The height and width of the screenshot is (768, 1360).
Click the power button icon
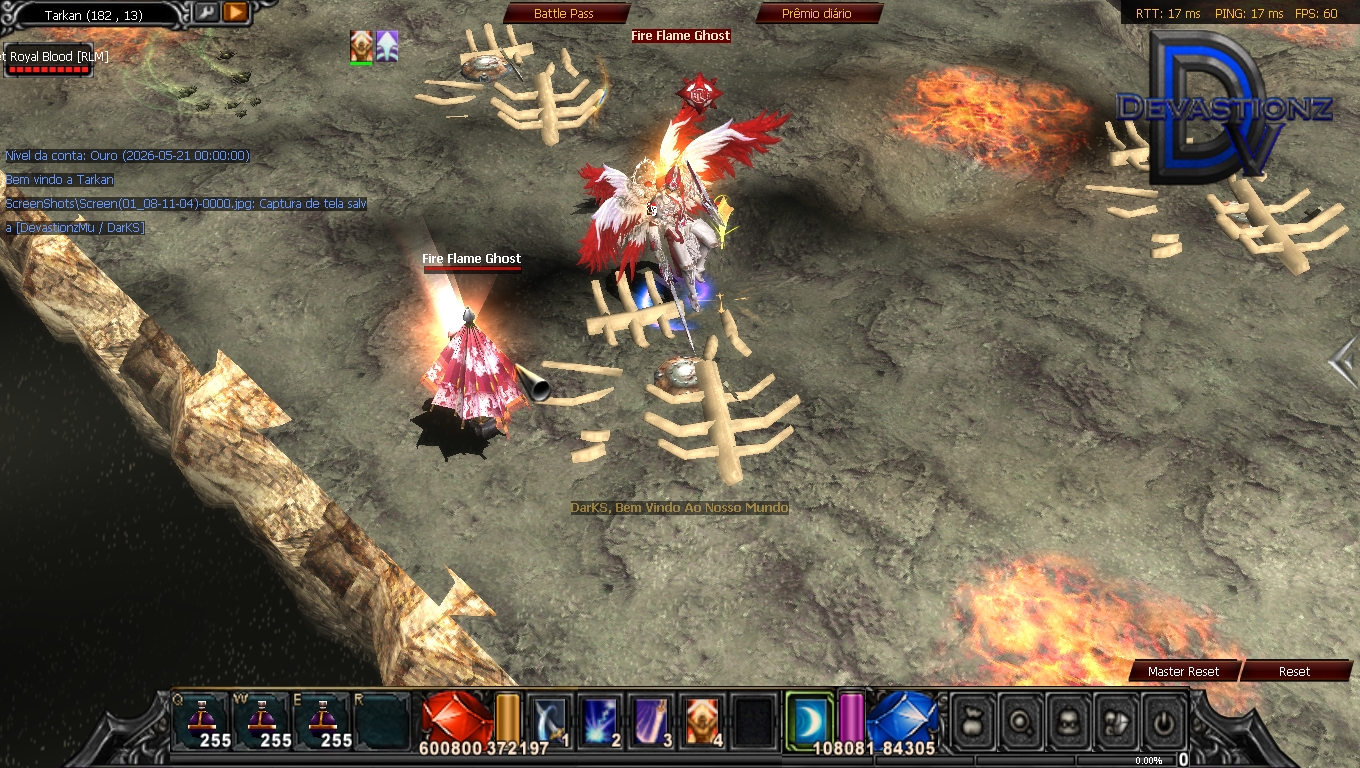1164,720
